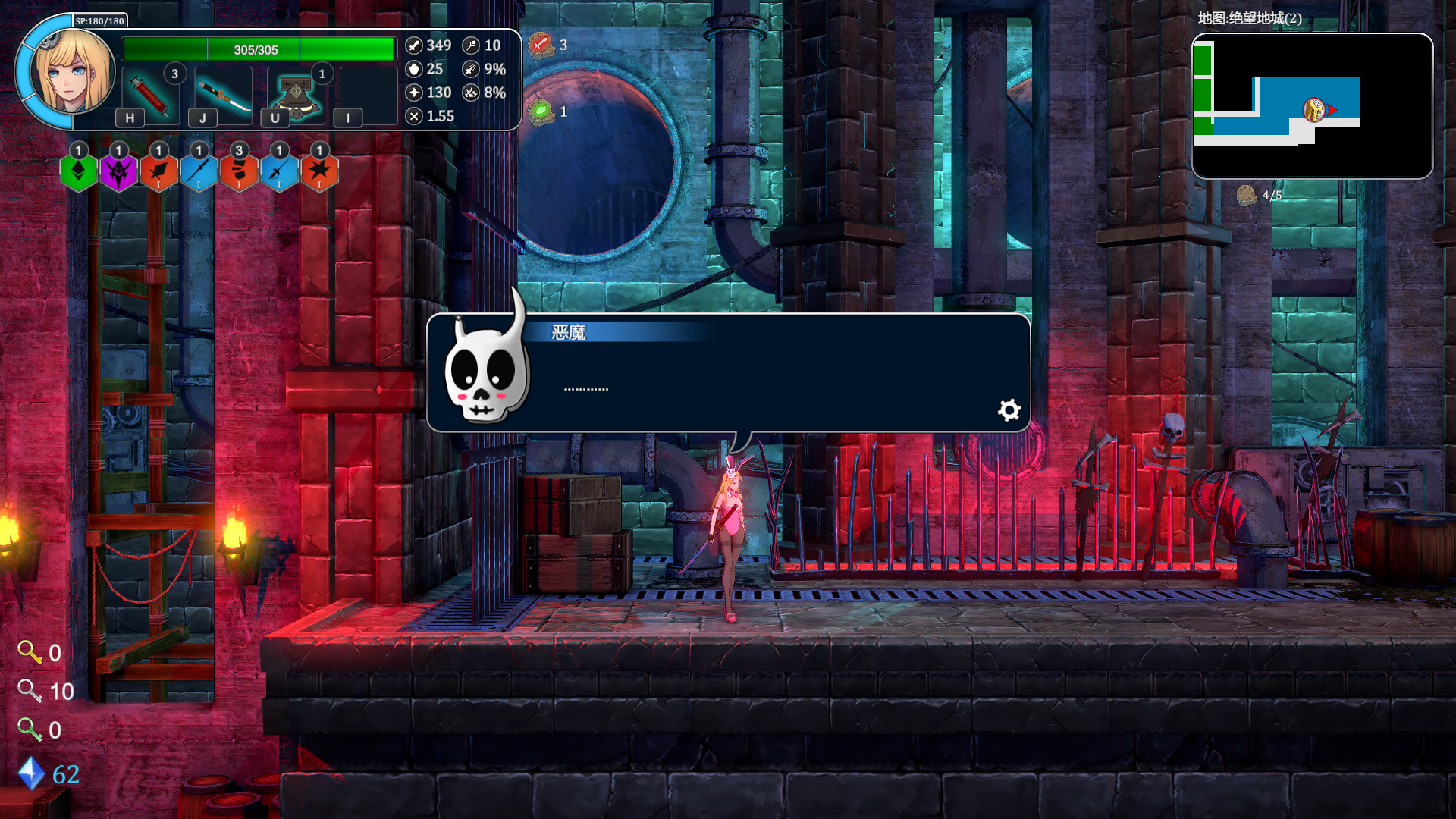
Task: Open the minimap of Despair Dungeon
Action: click(x=1312, y=106)
